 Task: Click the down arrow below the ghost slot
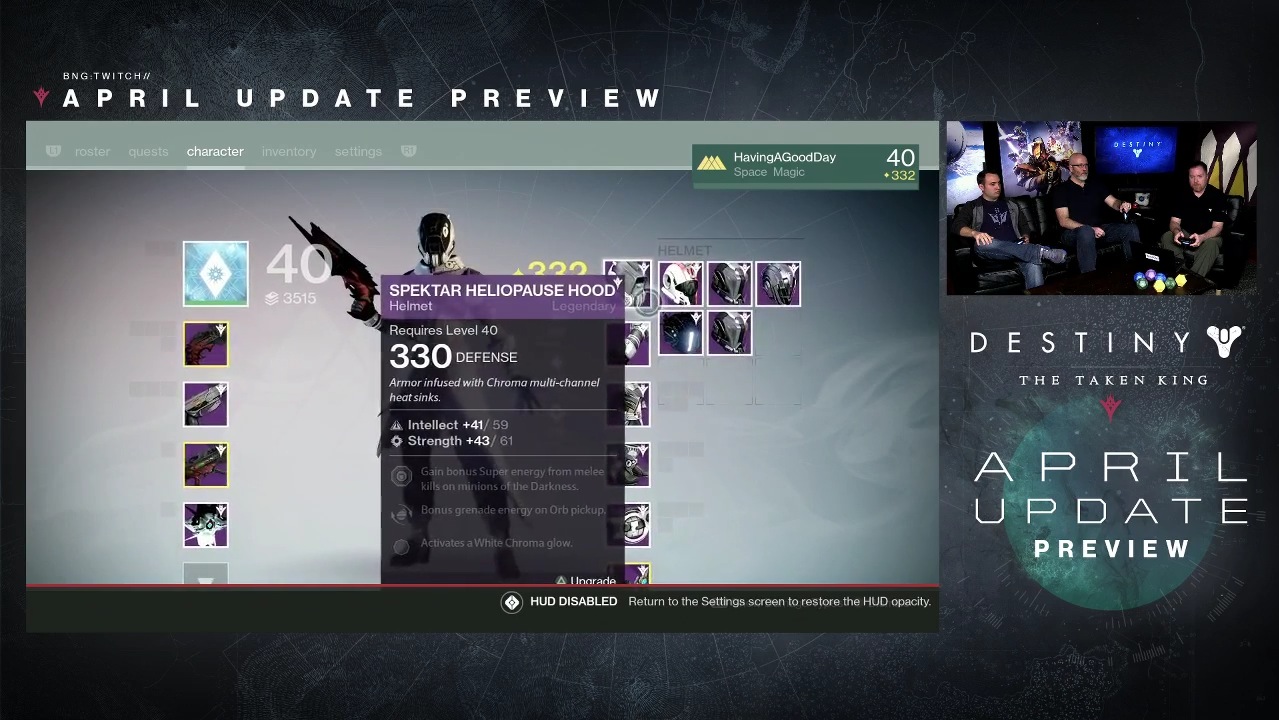click(x=206, y=577)
